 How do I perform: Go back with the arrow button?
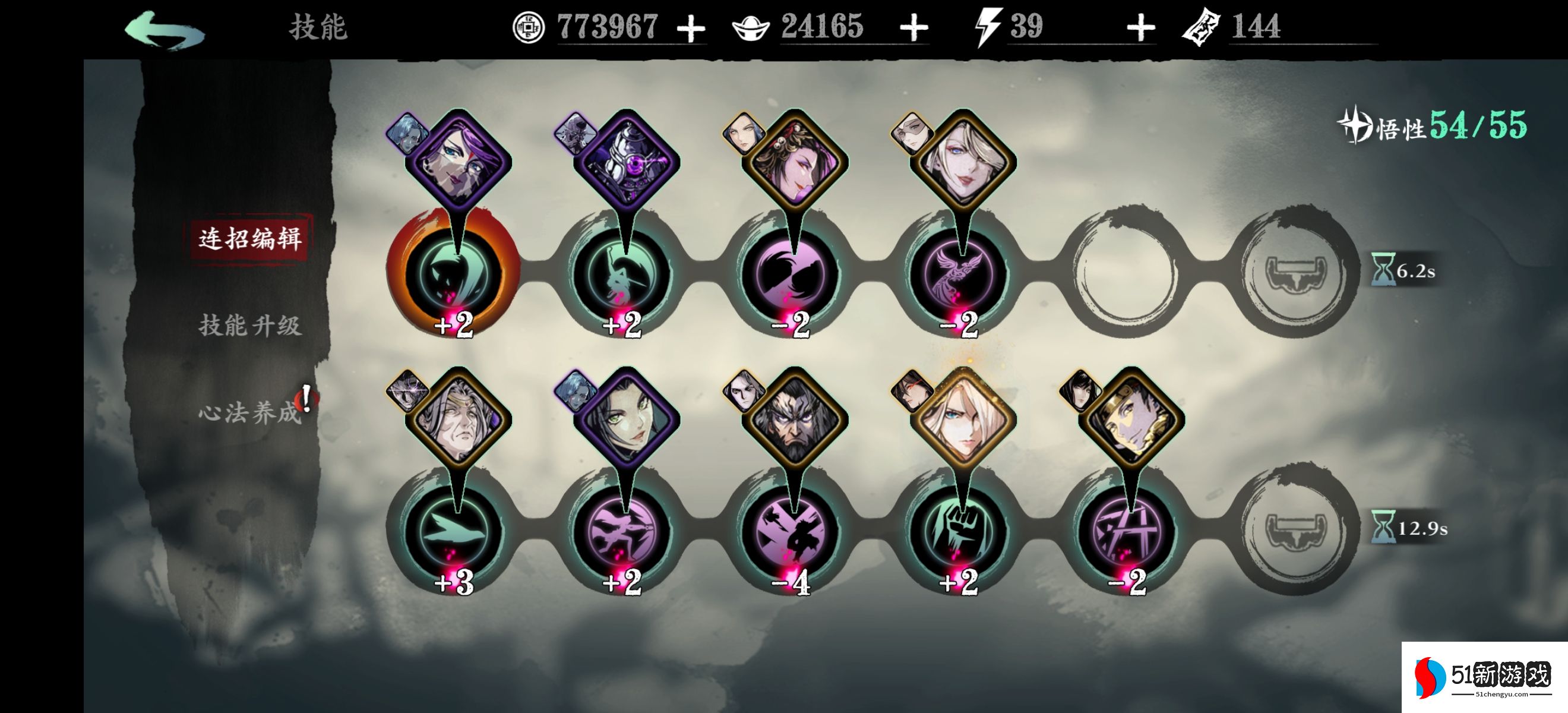coord(165,29)
